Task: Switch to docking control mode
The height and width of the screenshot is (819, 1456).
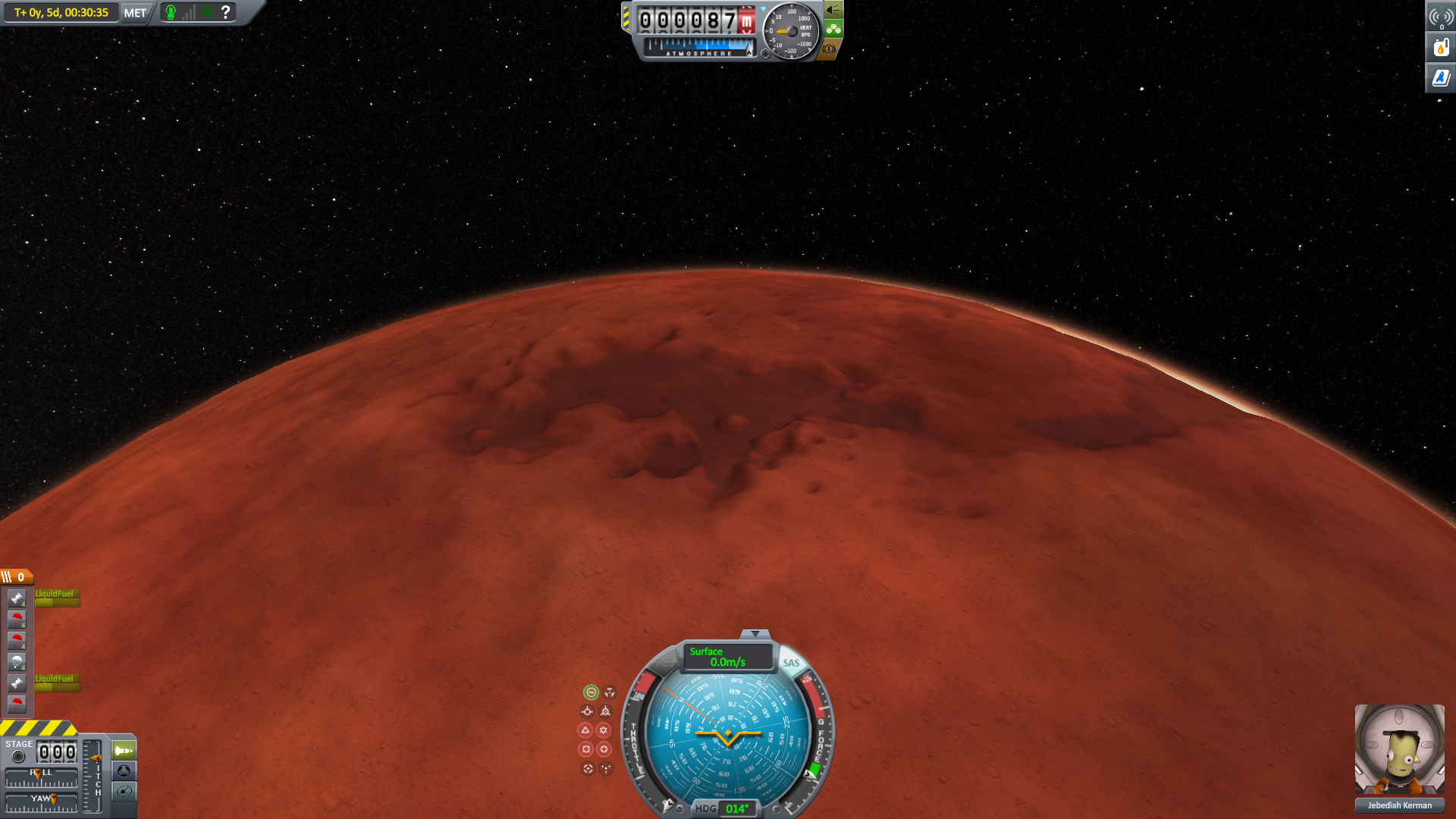Action: (124, 771)
